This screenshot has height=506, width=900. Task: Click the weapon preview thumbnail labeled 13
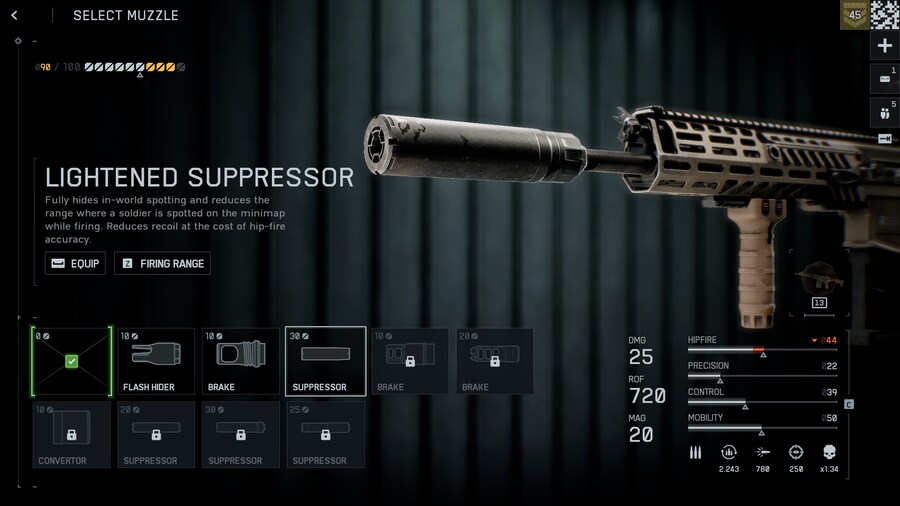point(818,284)
